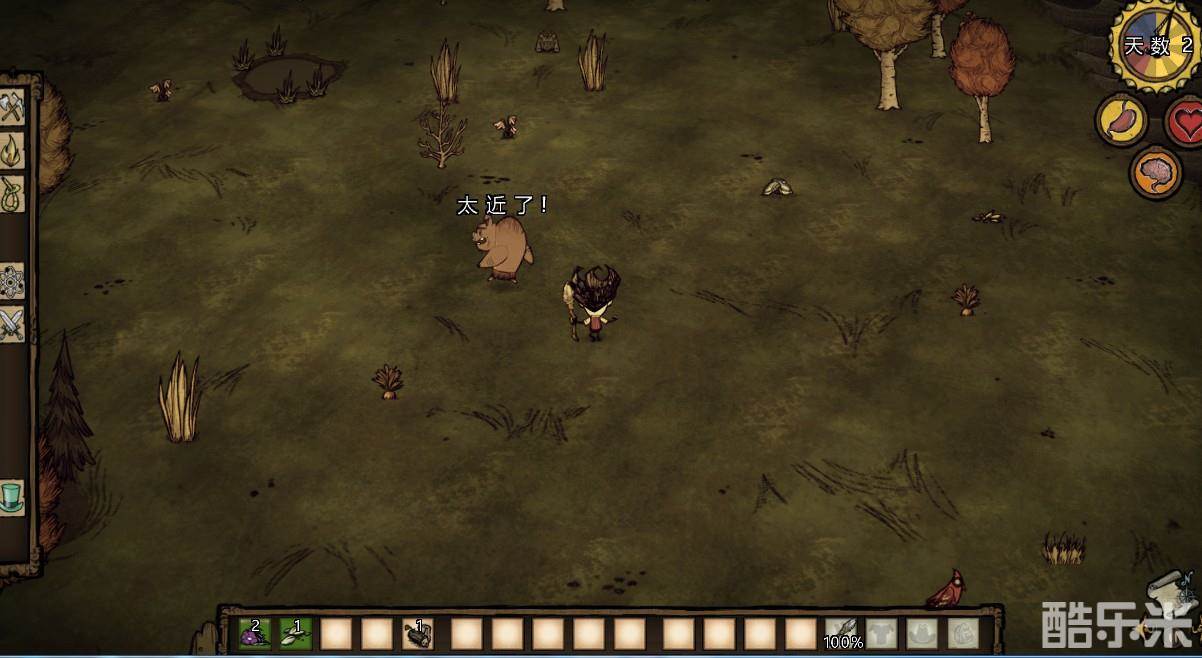Select the purple berries inventory slot

255,633
